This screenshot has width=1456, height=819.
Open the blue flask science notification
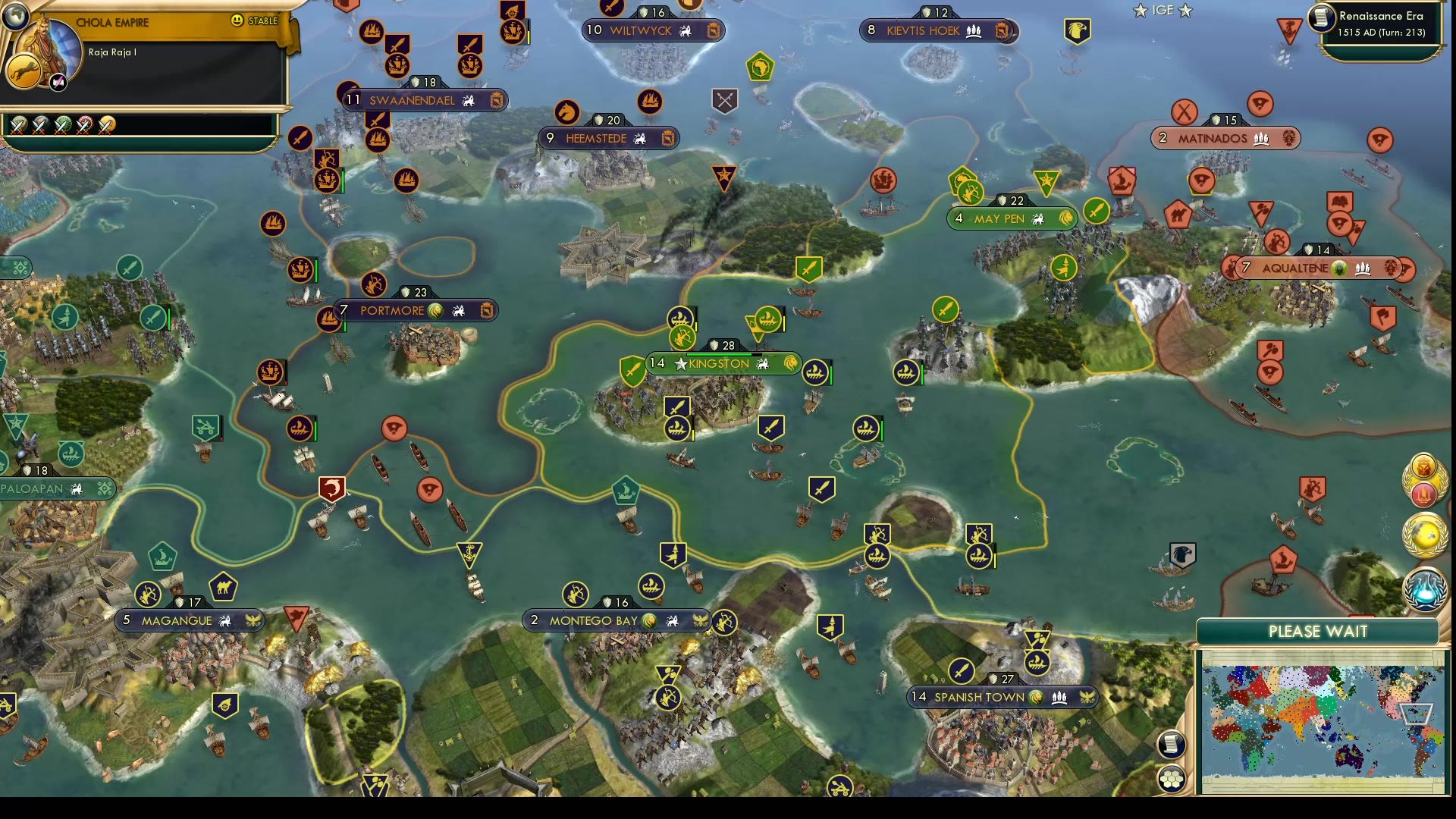[1425, 589]
